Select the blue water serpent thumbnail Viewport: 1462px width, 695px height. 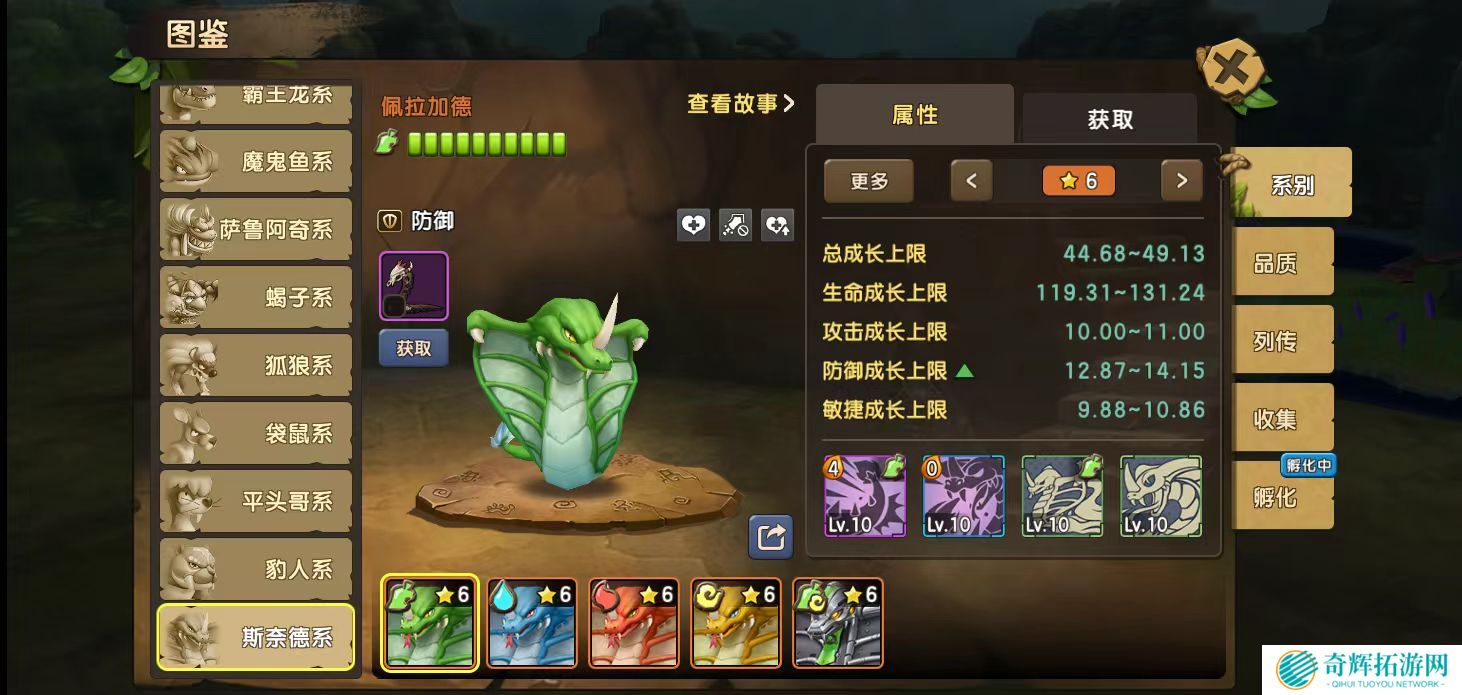pos(532,623)
